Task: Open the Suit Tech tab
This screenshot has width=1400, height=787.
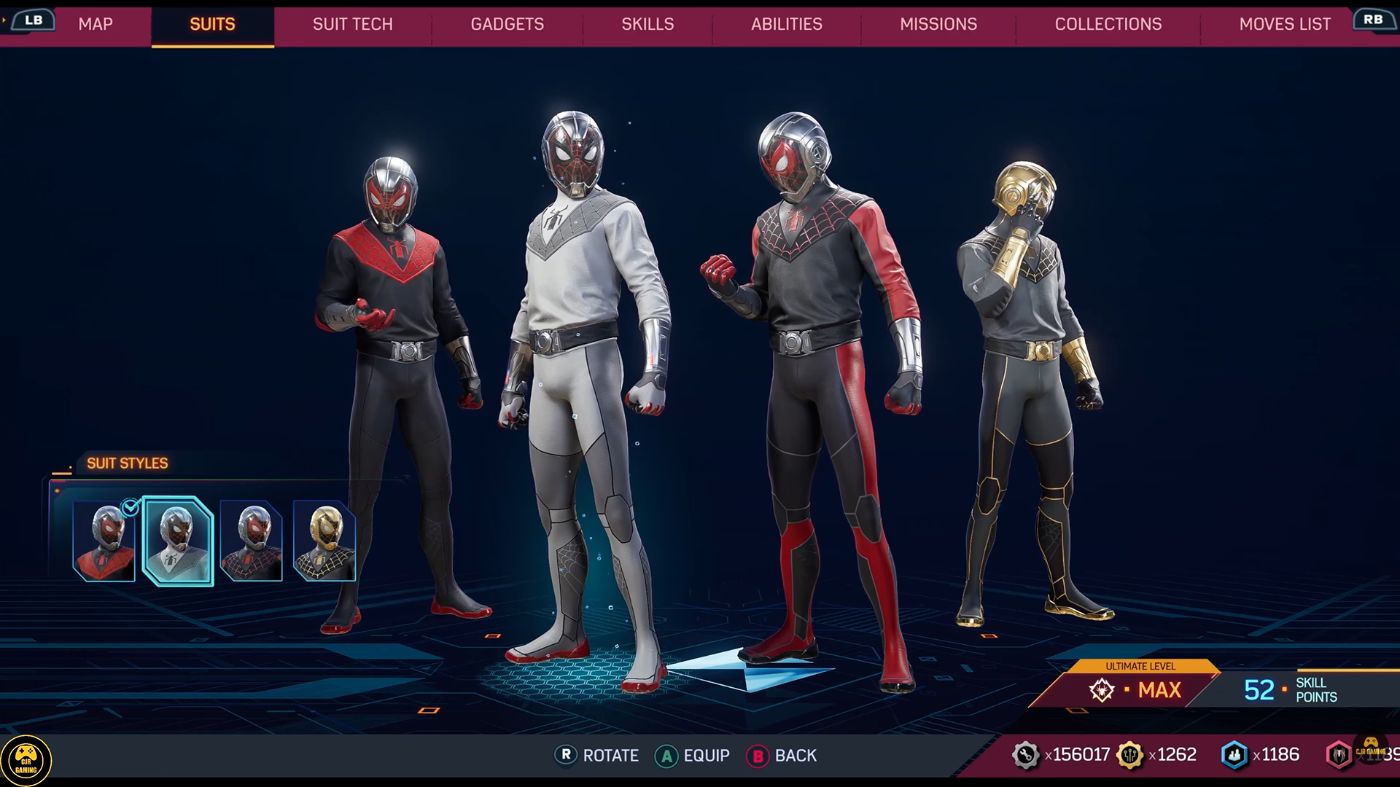Action: [352, 24]
